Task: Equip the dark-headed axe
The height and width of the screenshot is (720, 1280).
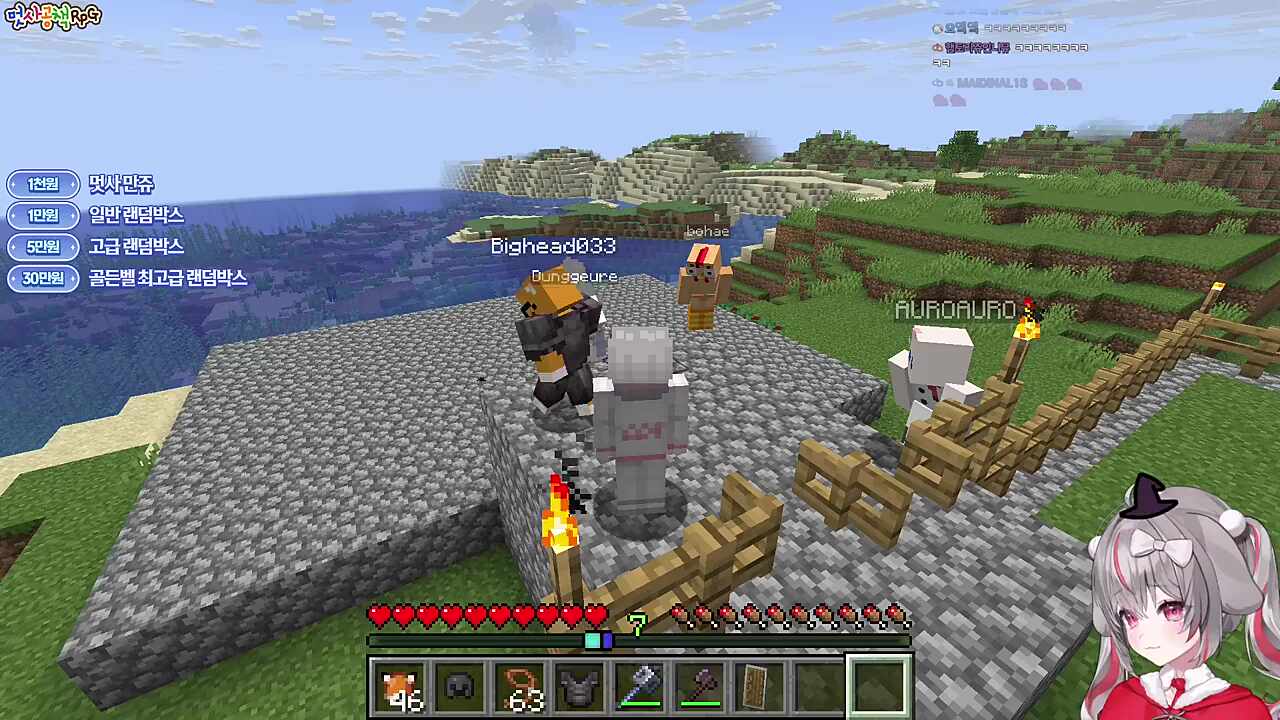Action: tap(700, 687)
